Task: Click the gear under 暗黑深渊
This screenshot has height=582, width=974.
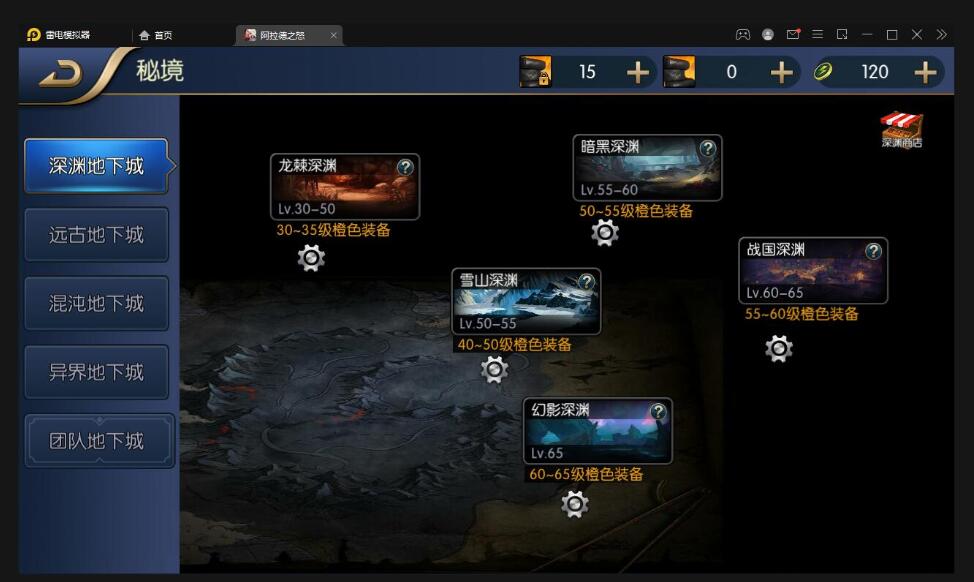Action: 605,234
